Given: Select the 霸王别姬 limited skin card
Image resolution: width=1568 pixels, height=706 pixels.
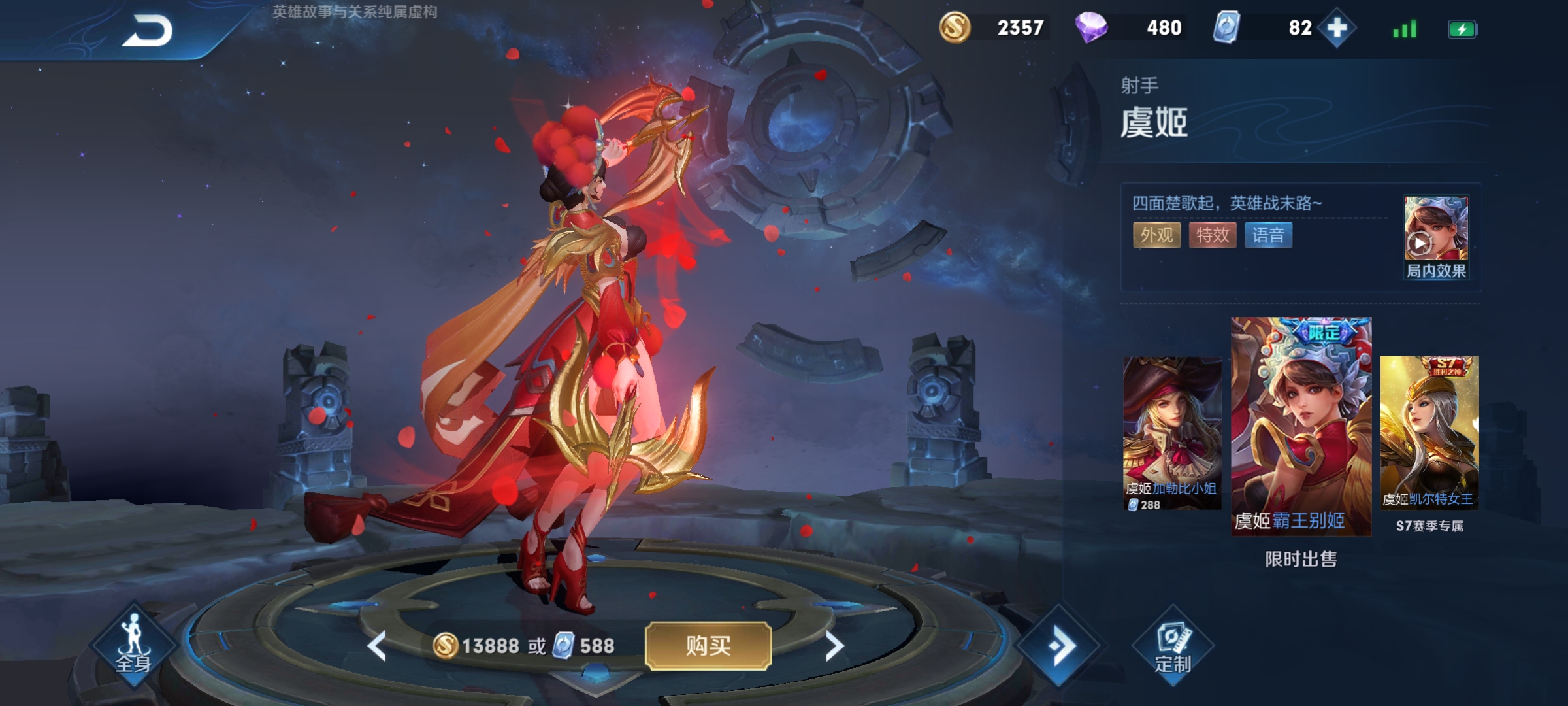Looking at the screenshot, I should (x=1301, y=426).
